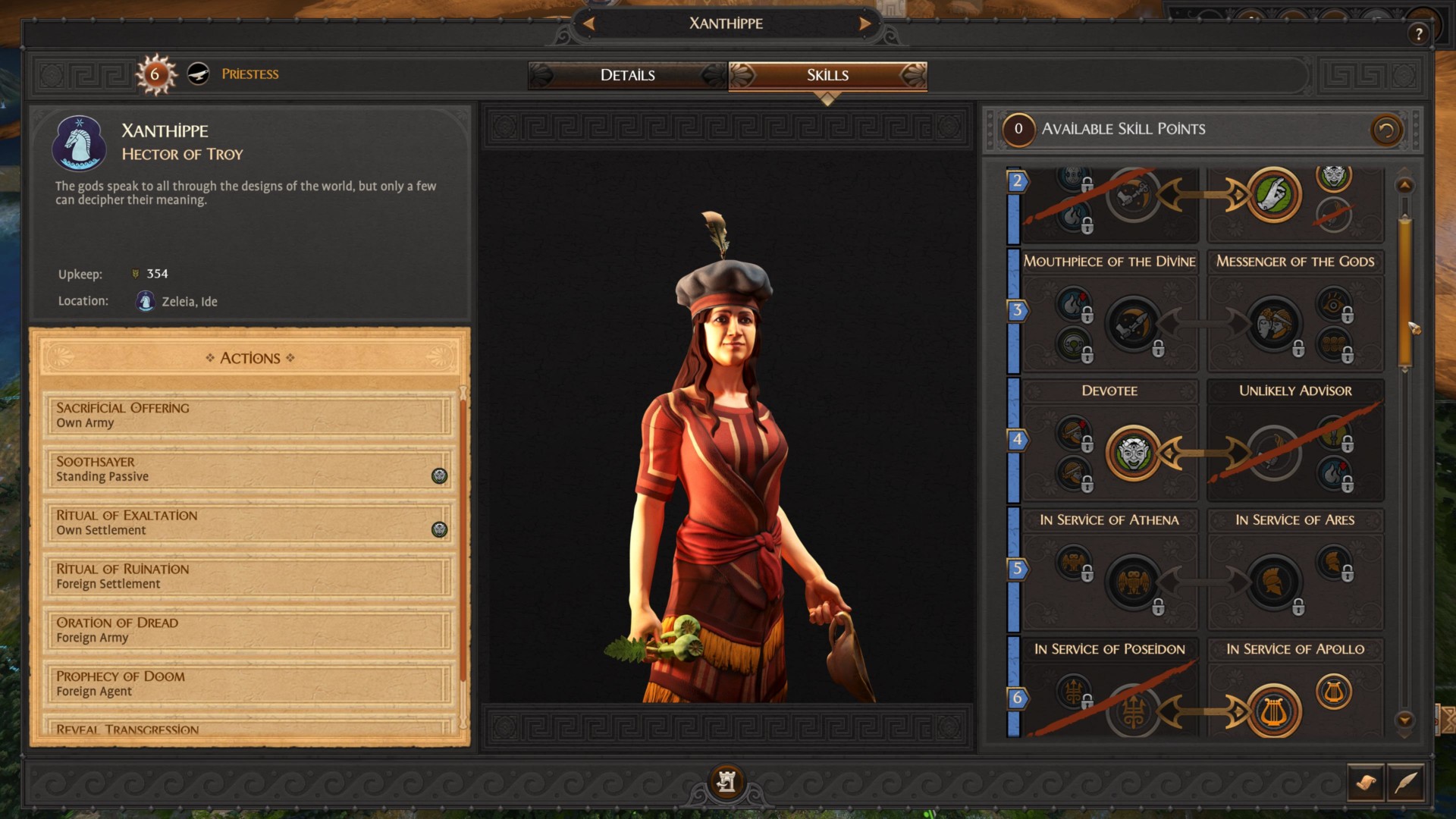
Task: Click the quill feather button
Action: click(x=1405, y=782)
